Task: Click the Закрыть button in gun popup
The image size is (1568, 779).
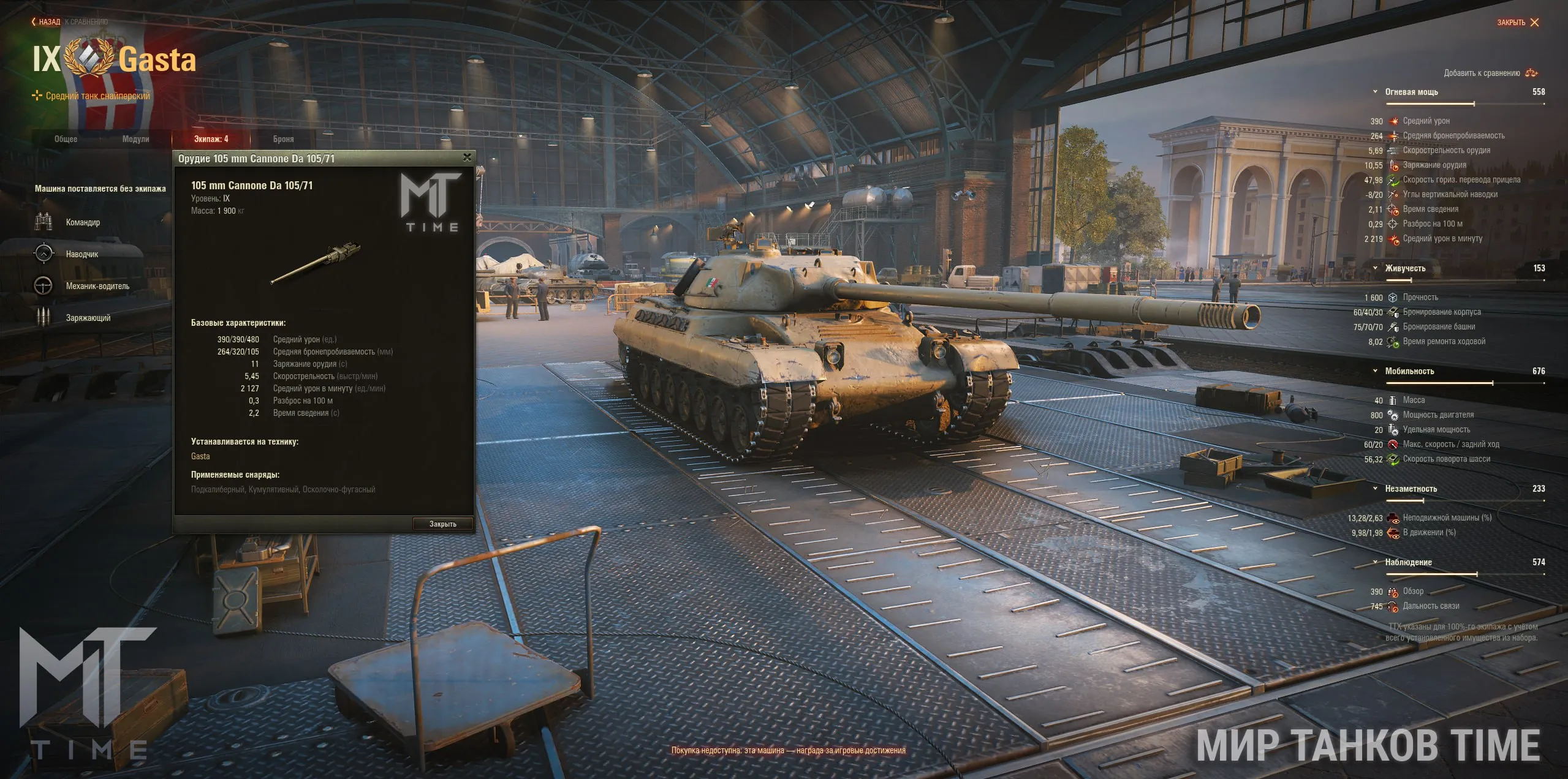Action: (x=442, y=524)
